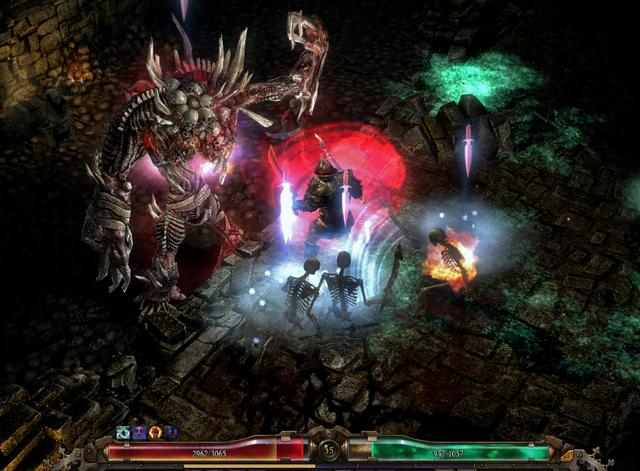
Task: Click the orange arrow HUD expand button
Action: (567, 456)
